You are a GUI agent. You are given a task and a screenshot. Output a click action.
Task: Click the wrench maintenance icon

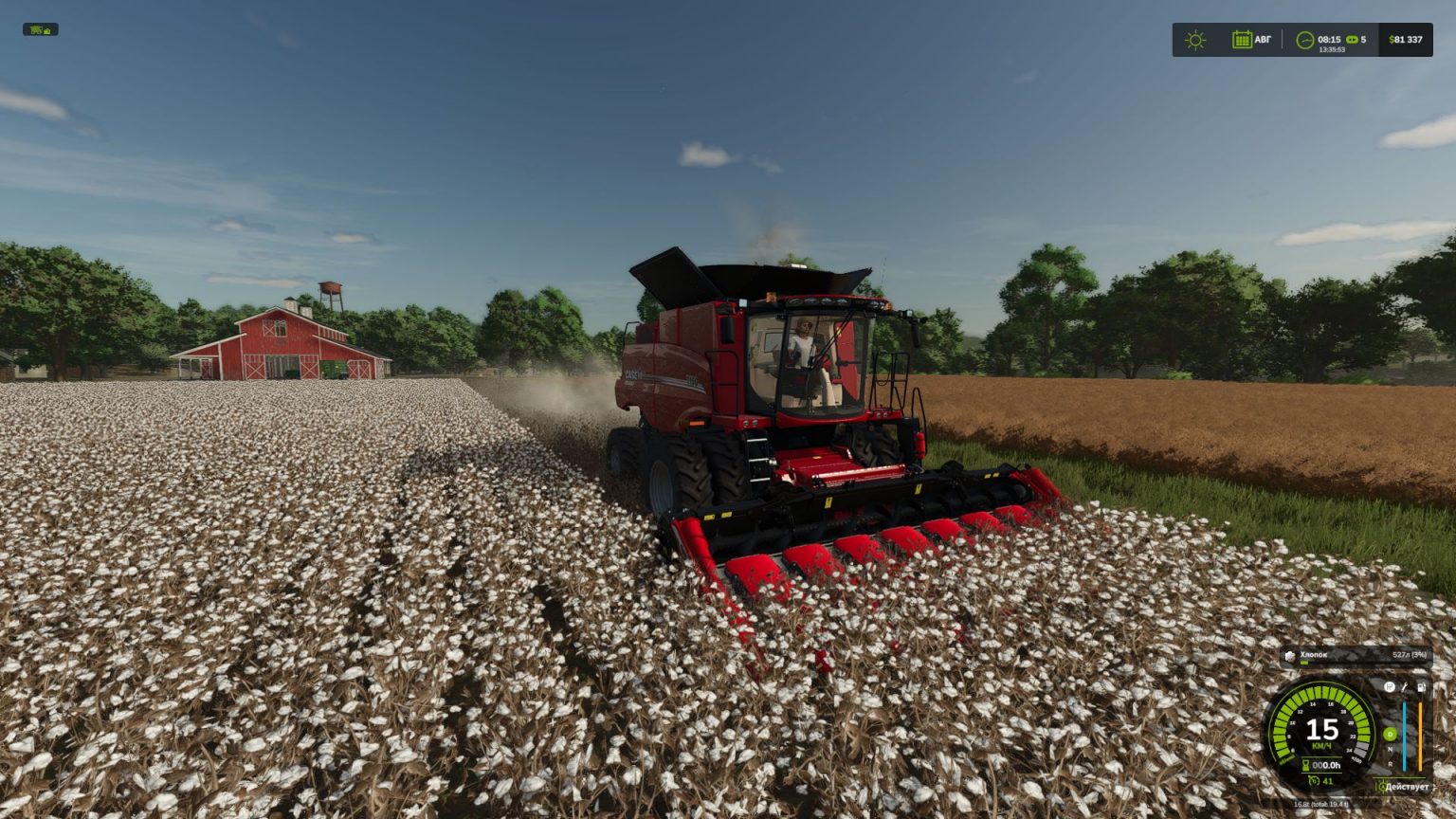click(1405, 688)
